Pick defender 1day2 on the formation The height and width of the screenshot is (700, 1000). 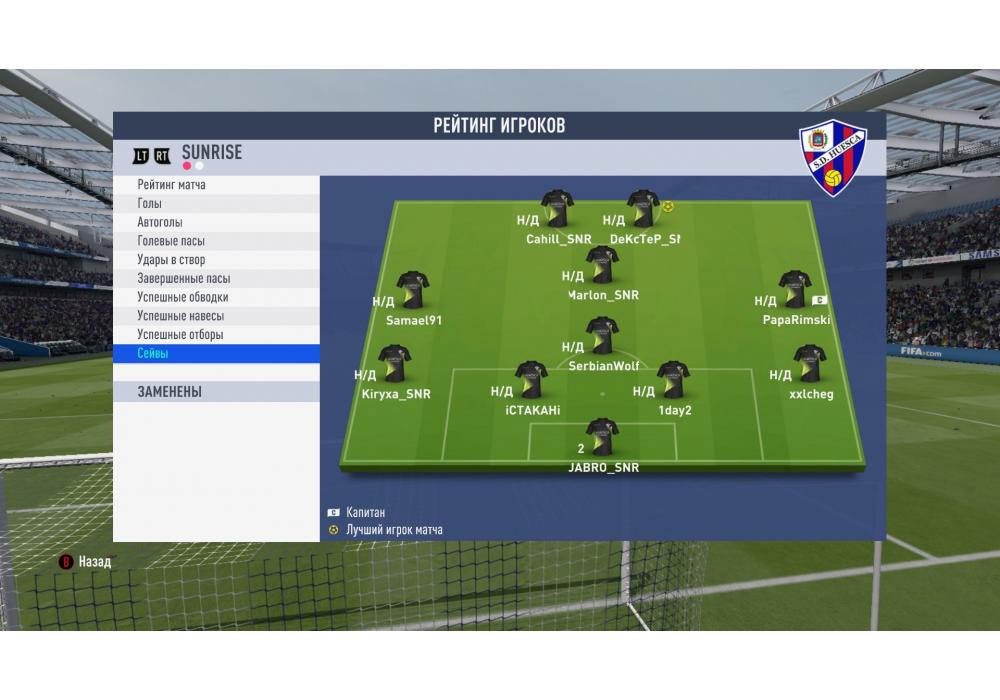[673, 380]
